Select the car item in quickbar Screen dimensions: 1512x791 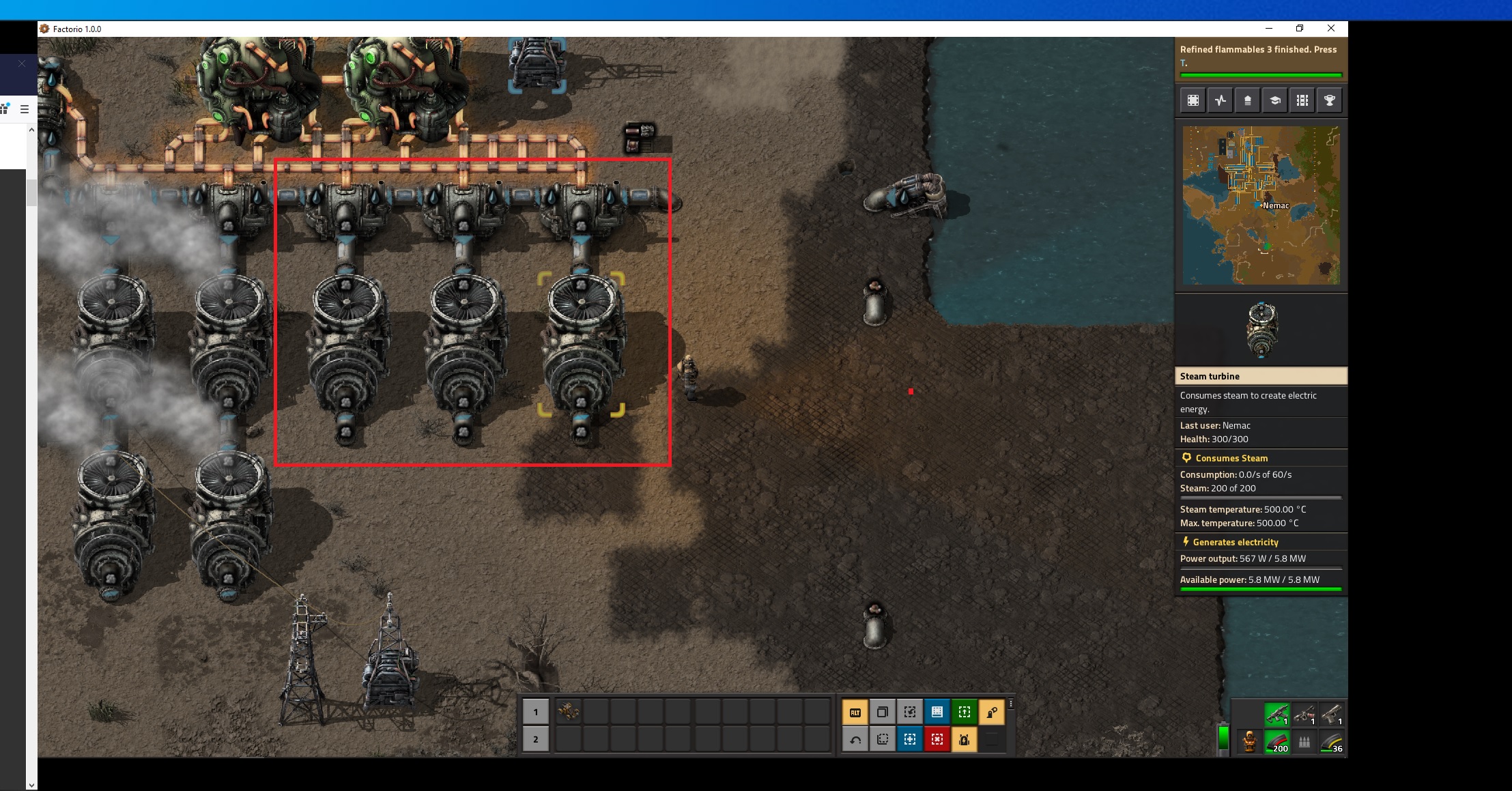[568, 712]
